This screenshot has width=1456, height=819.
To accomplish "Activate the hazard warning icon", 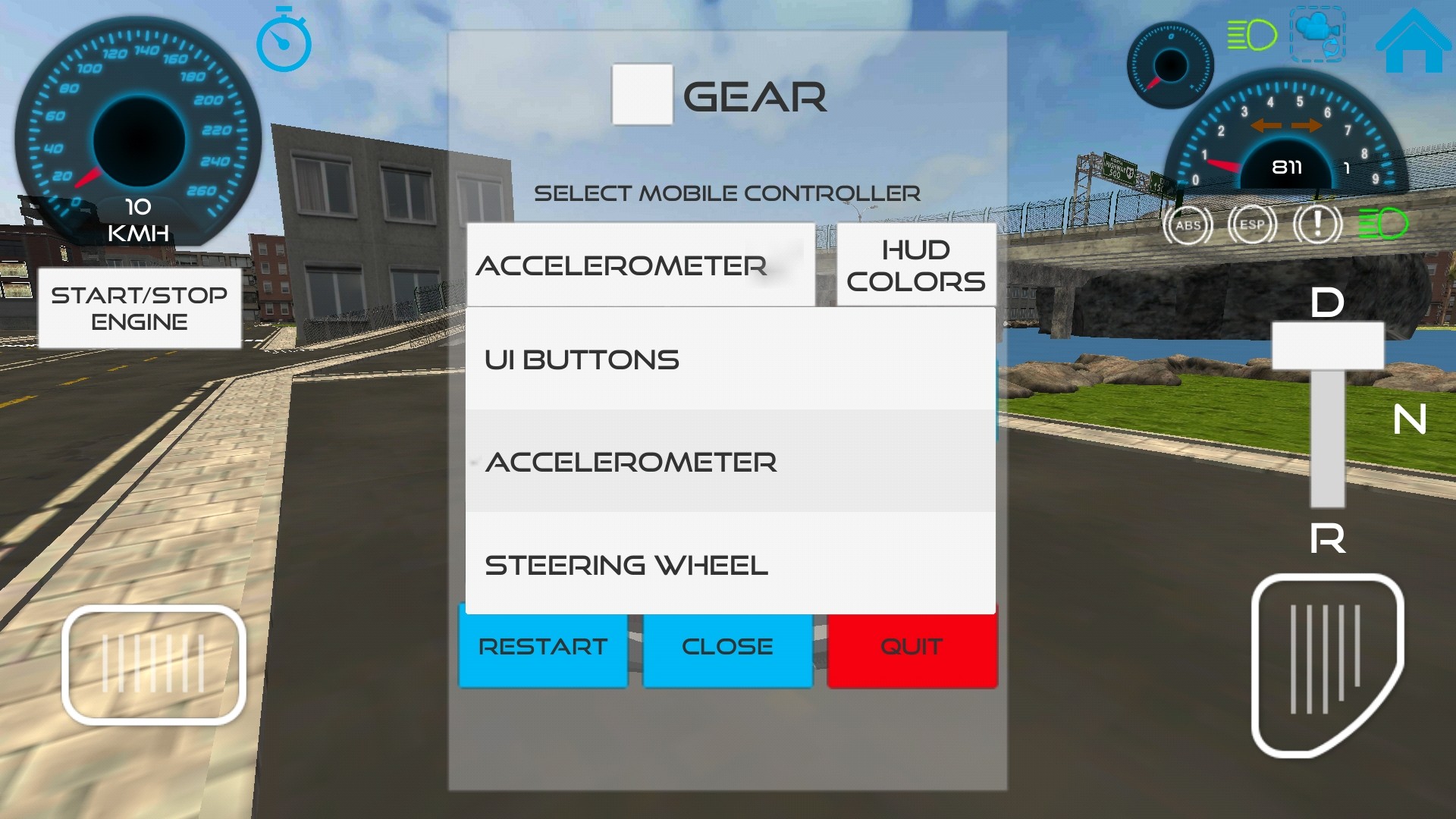I will click(1317, 224).
